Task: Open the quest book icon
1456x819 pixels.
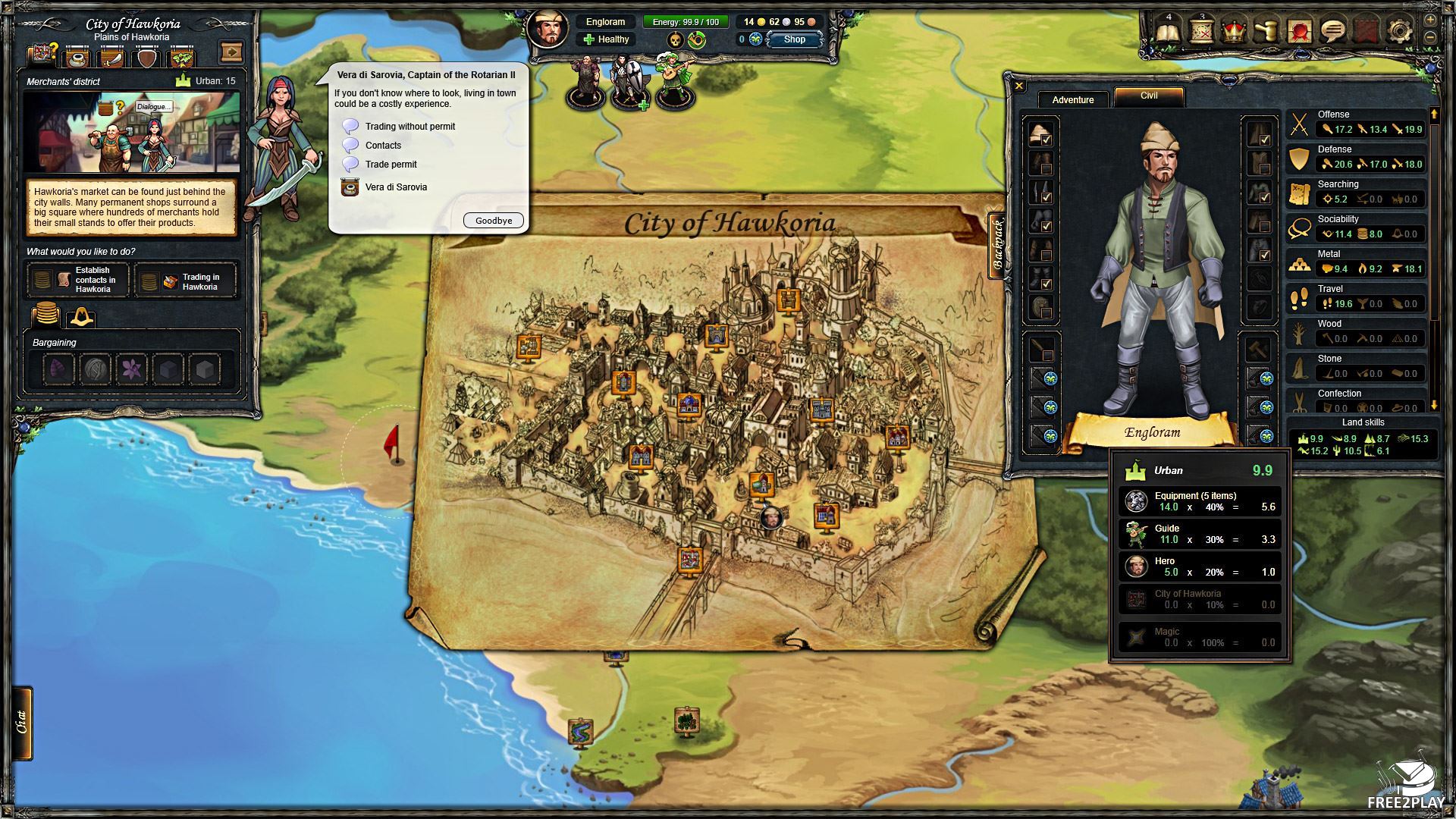Action: [1169, 32]
